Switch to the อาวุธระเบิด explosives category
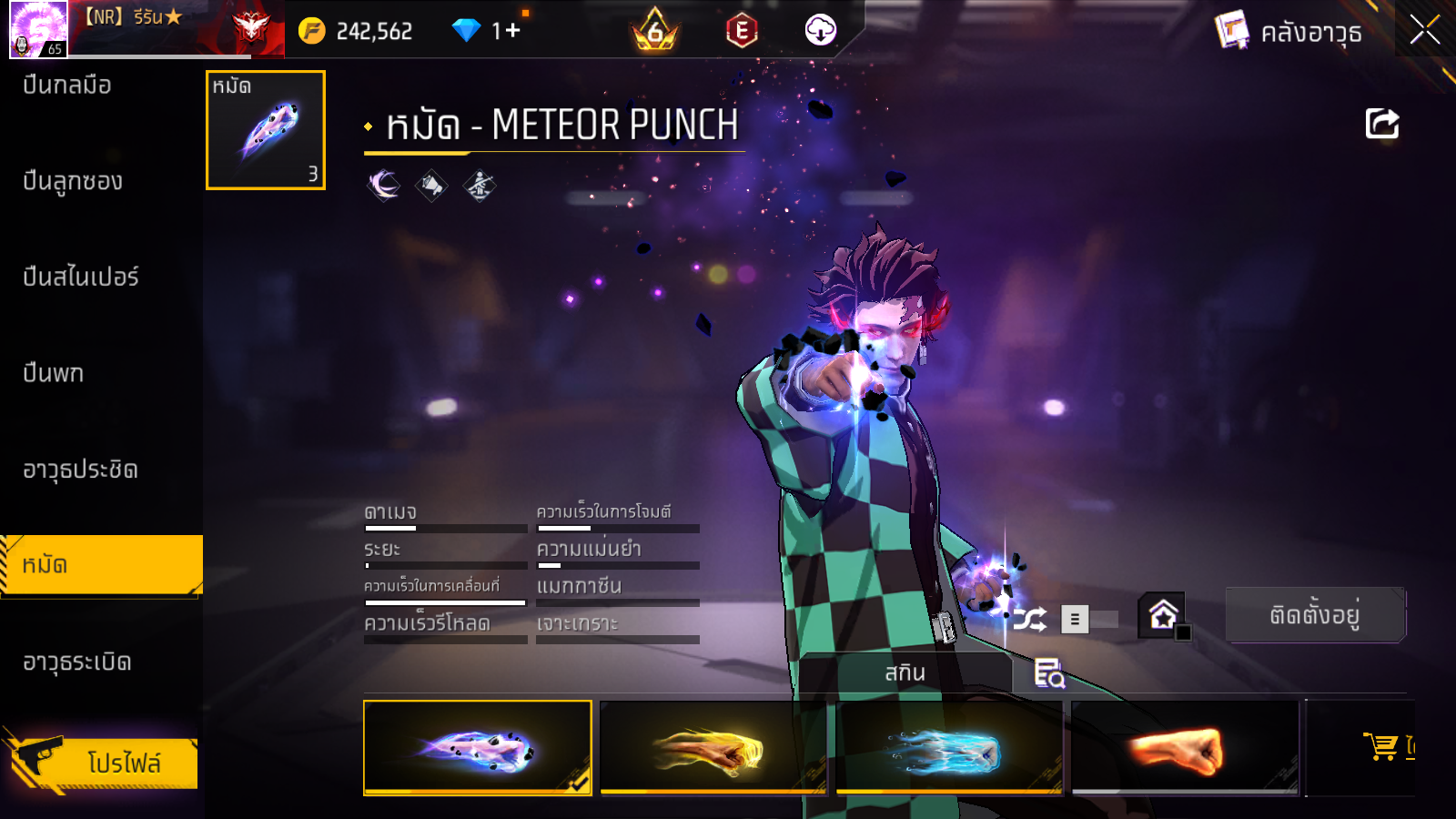Screen dimensions: 1456x819 (x=77, y=662)
